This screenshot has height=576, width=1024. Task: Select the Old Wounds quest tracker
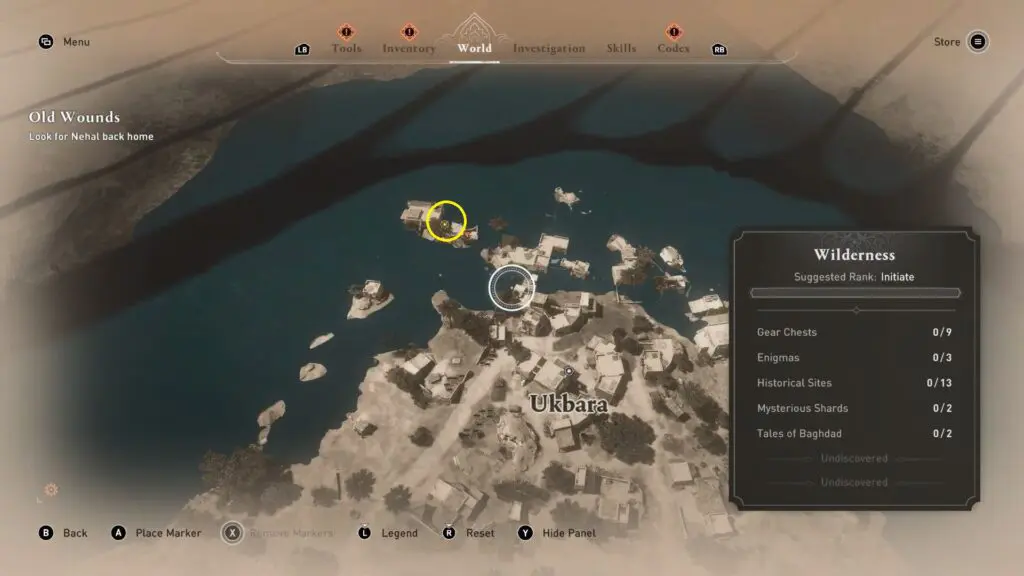(74, 118)
